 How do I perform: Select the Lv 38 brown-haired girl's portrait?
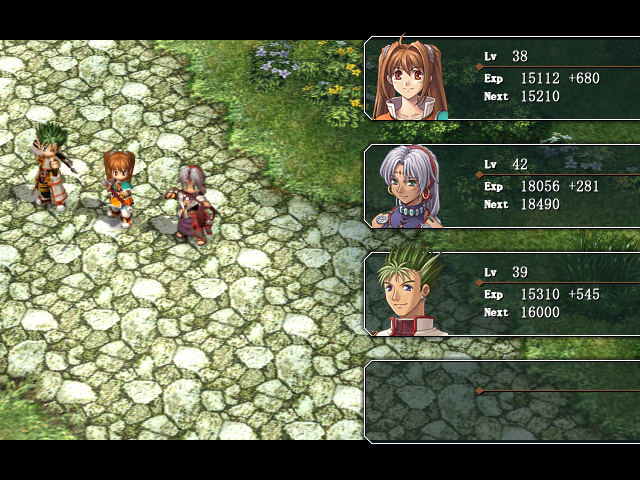pos(415,80)
